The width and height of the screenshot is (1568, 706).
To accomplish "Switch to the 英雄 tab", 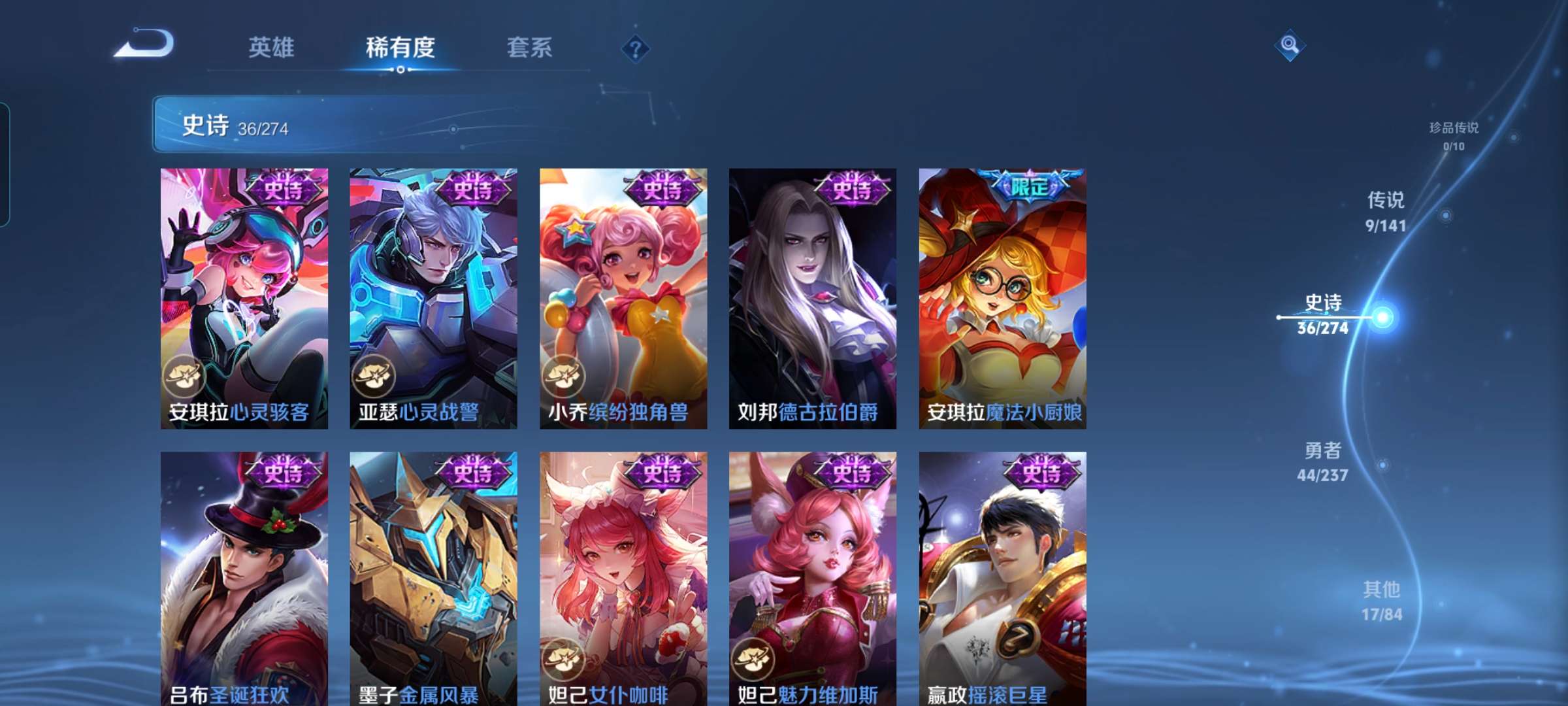I will 270,47.
